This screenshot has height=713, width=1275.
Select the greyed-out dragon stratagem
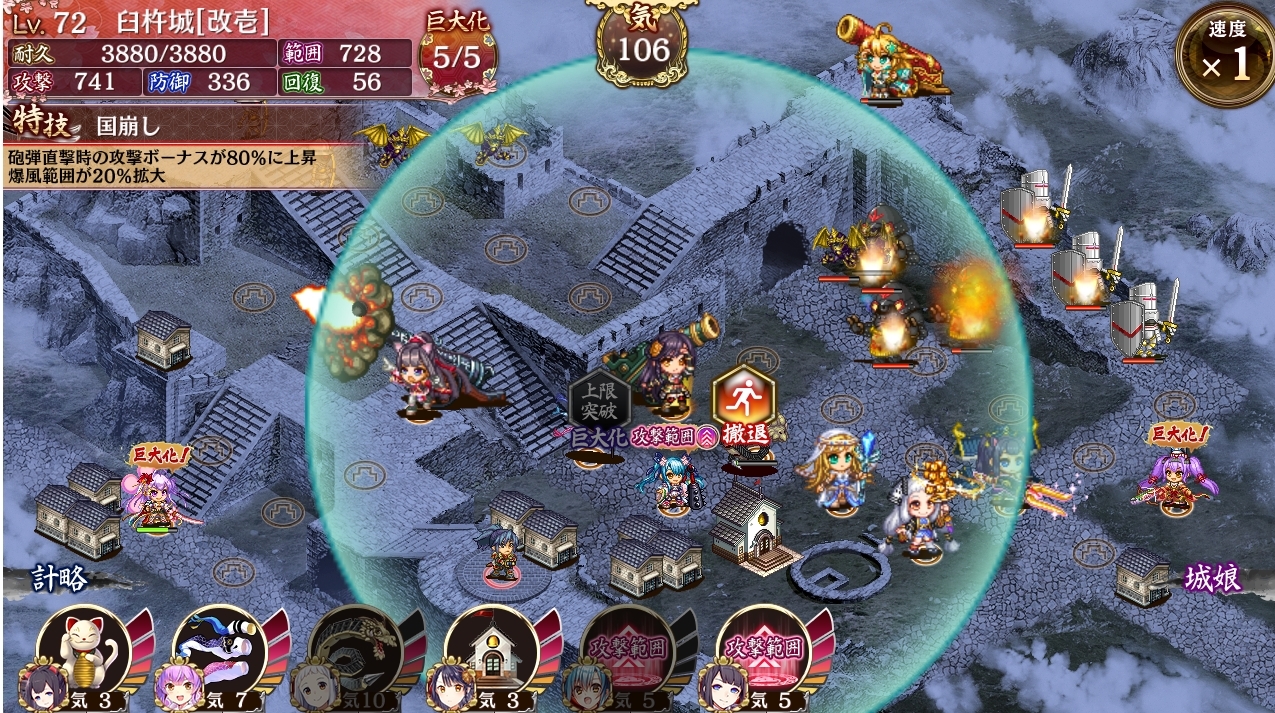point(355,651)
